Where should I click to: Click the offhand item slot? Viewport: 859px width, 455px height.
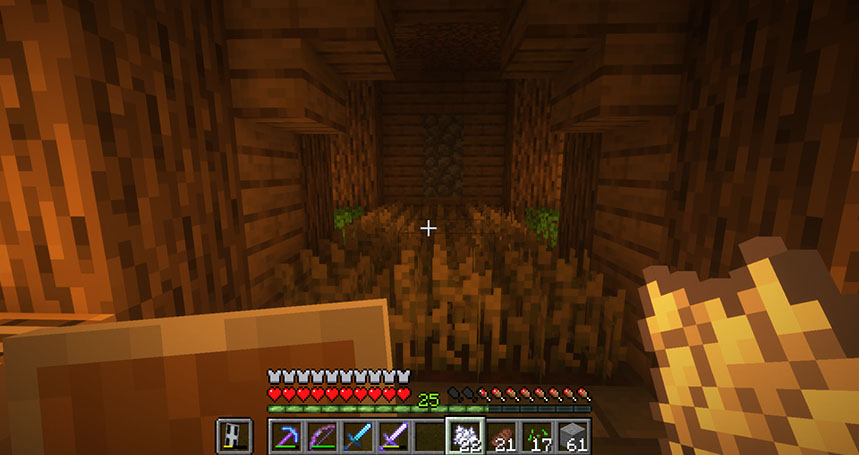(x=234, y=436)
